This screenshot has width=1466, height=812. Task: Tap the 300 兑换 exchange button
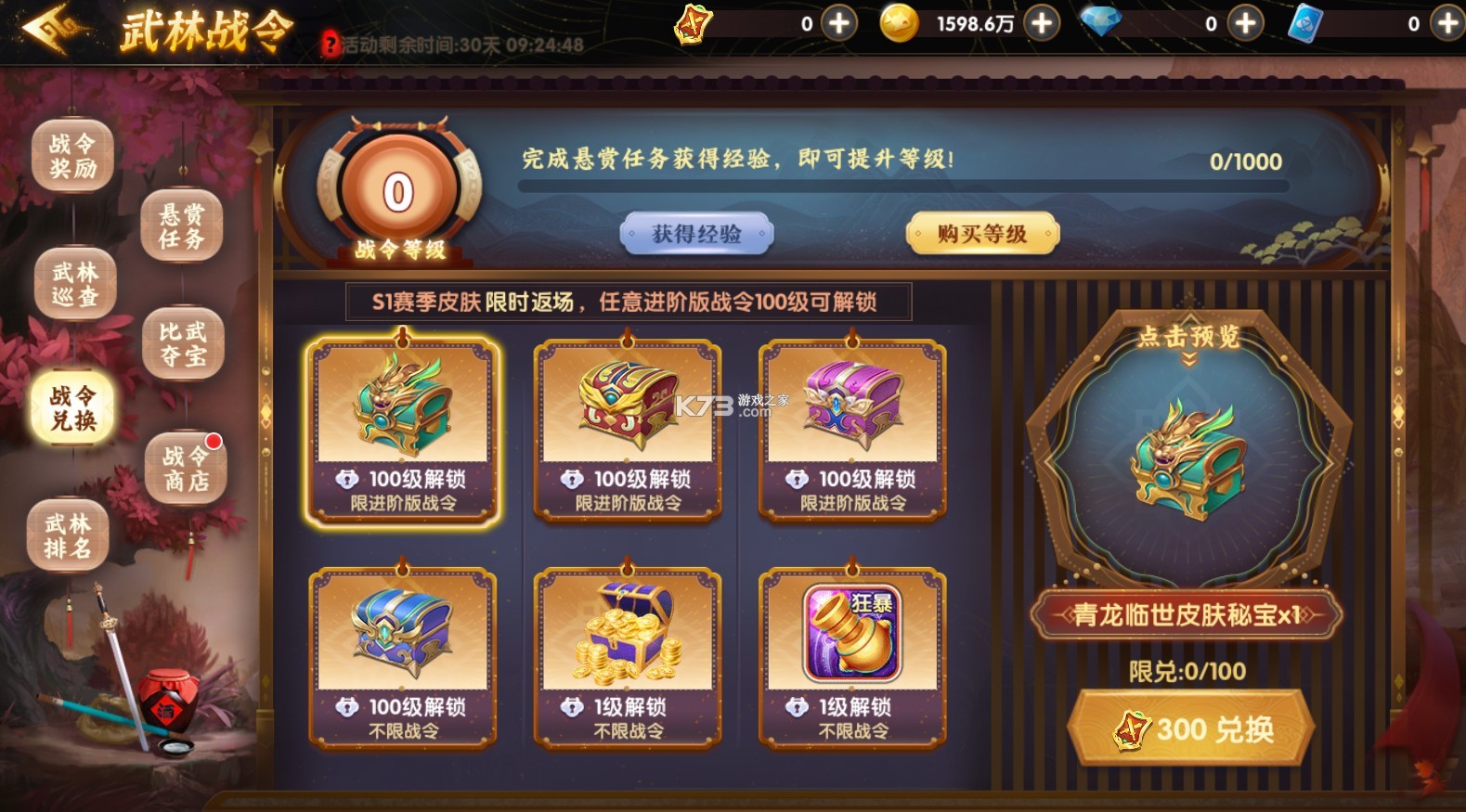pyautogui.click(x=1191, y=728)
